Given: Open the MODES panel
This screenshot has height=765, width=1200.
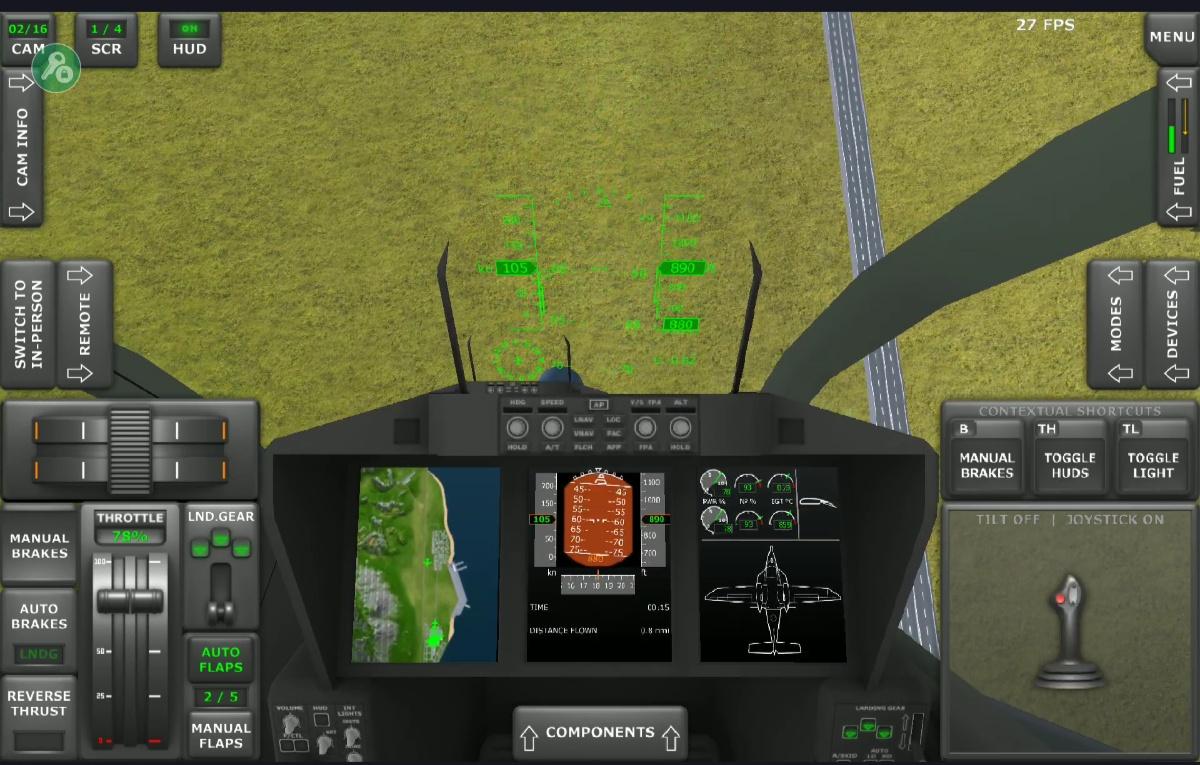Looking at the screenshot, I should (1115, 324).
